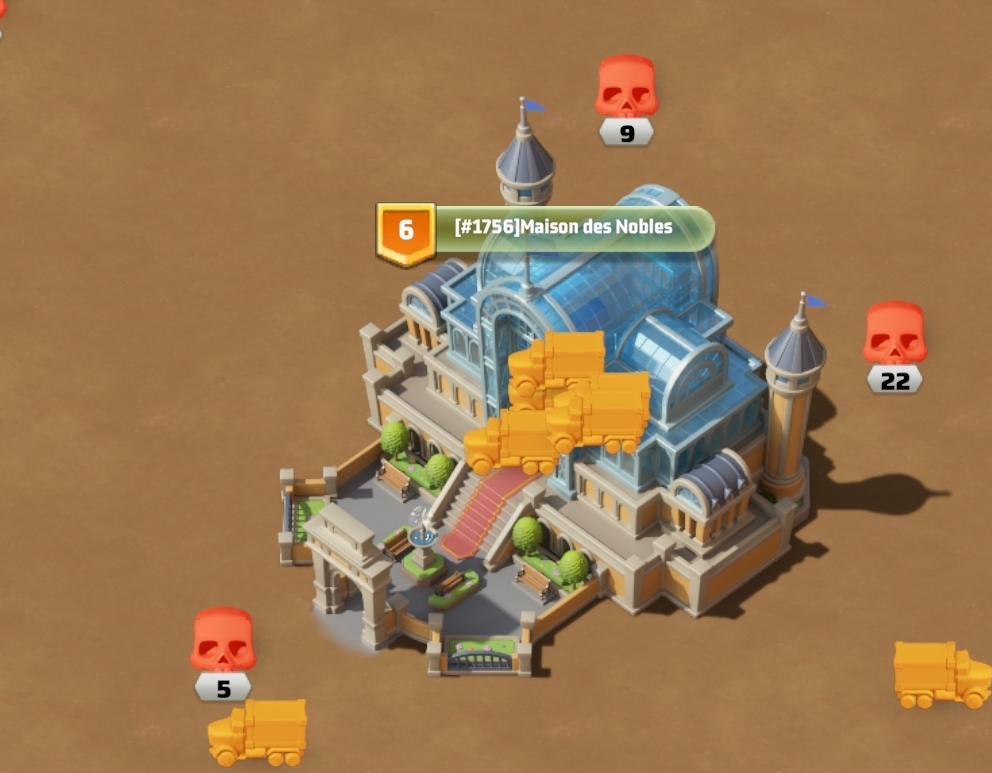Select the Maison des Nobles name label
The width and height of the screenshot is (992, 773).
coord(563,228)
